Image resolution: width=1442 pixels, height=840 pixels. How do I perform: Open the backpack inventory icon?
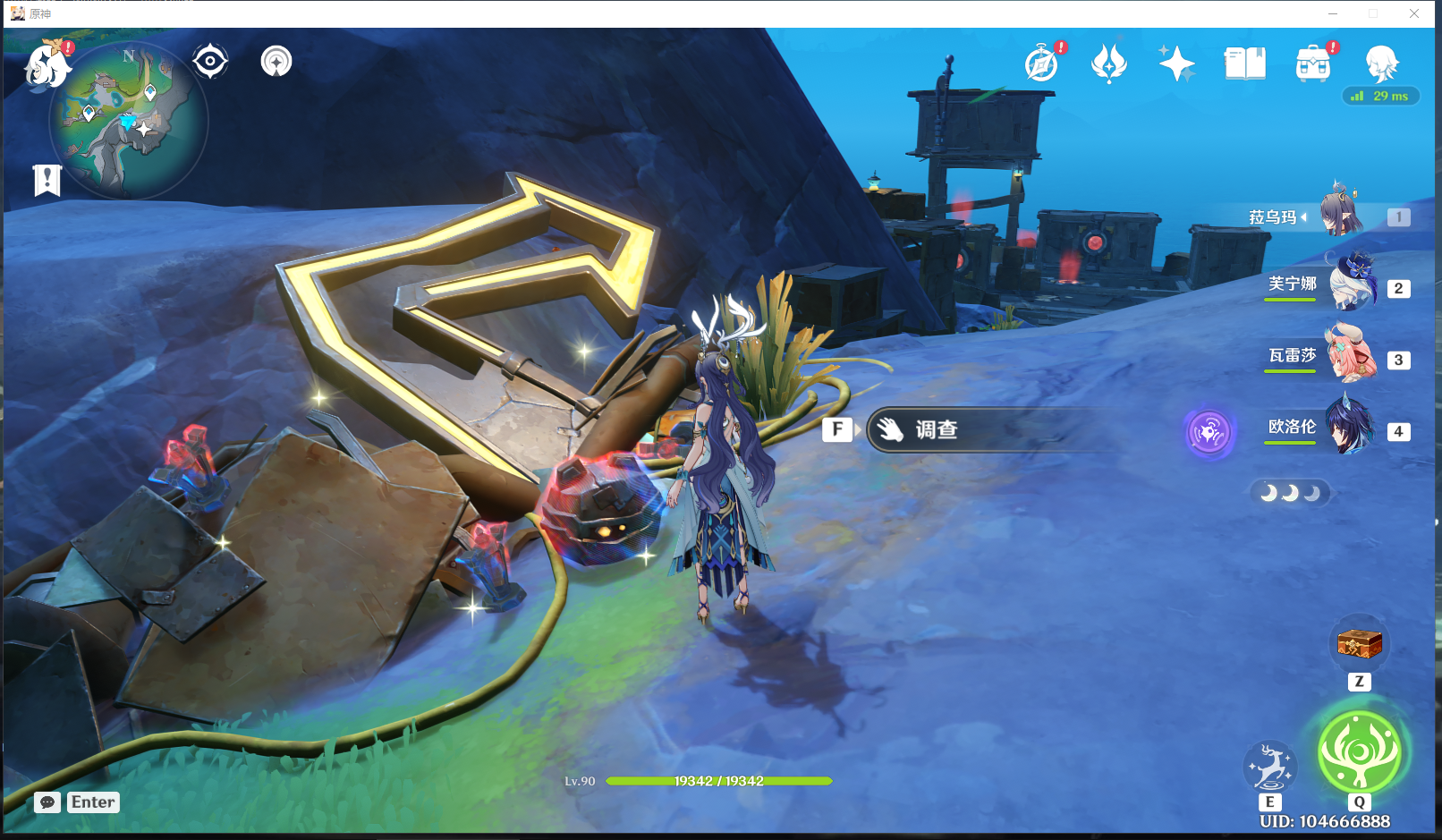click(1313, 64)
